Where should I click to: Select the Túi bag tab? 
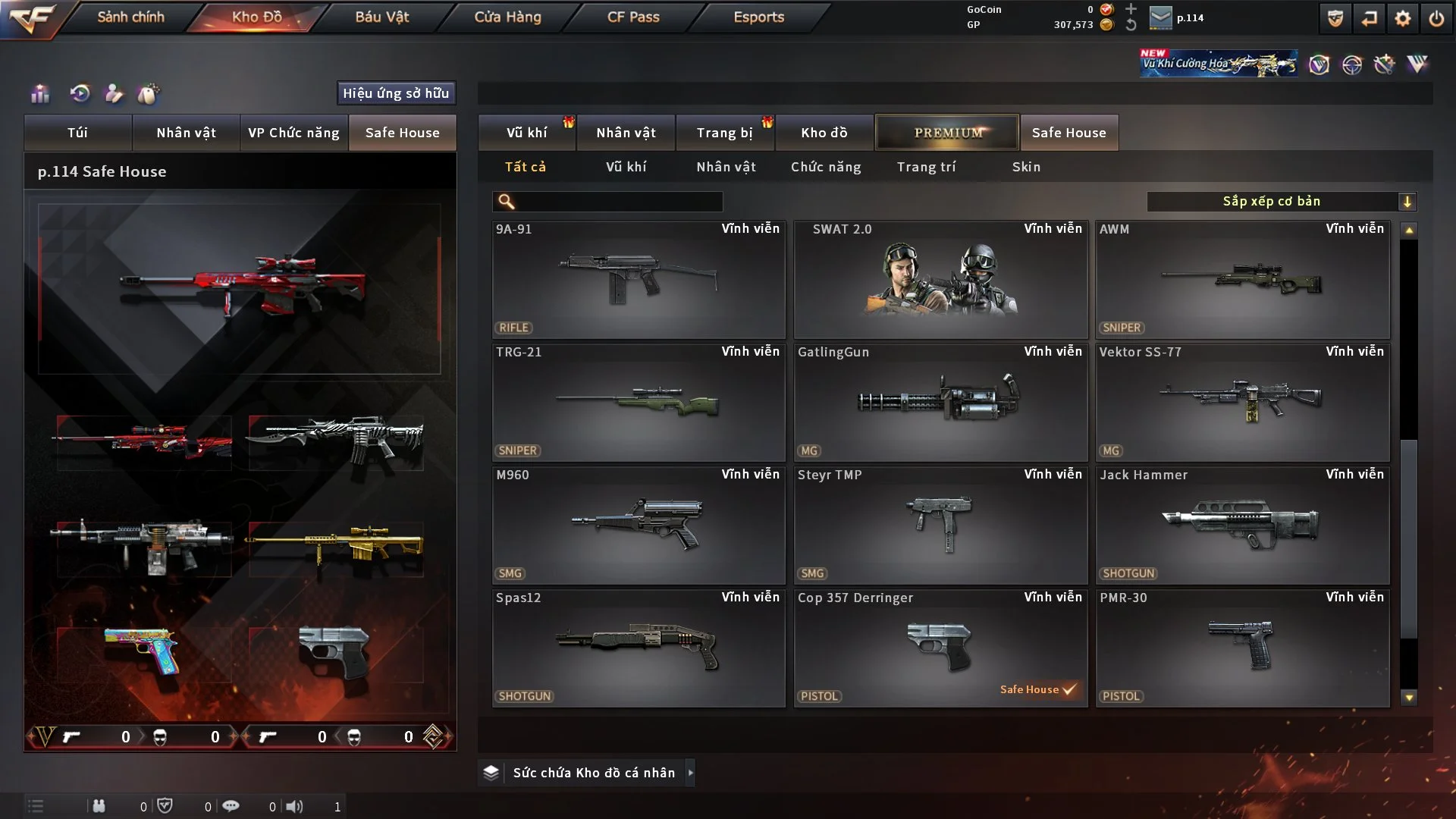77,133
